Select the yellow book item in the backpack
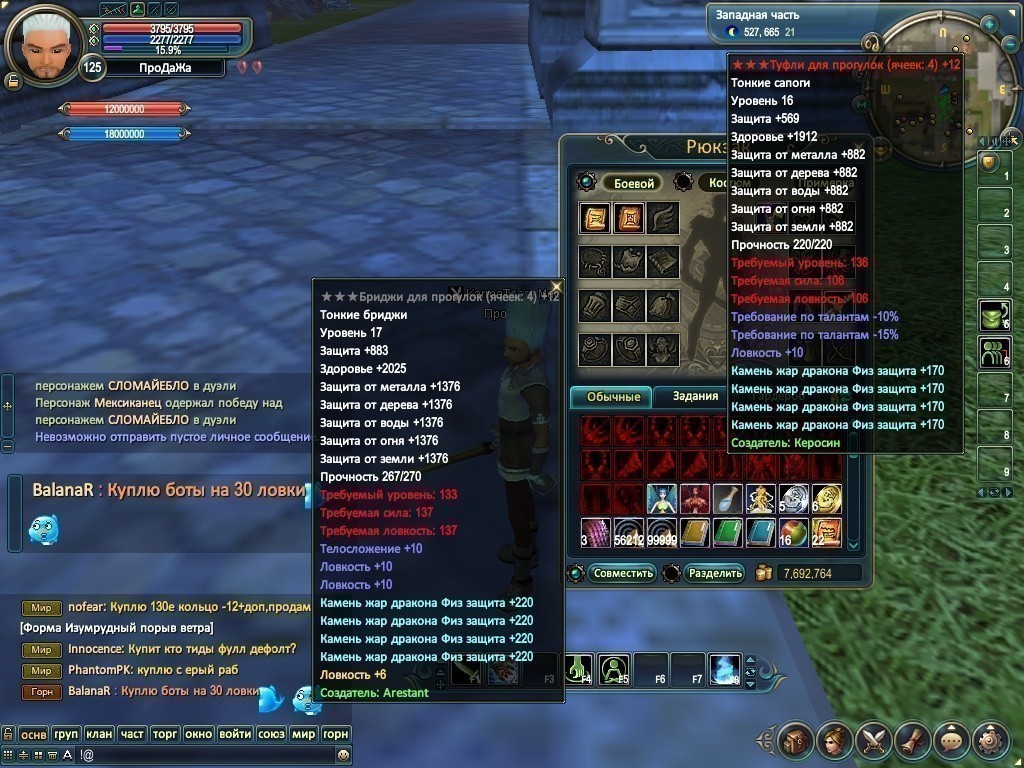 point(694,532)
